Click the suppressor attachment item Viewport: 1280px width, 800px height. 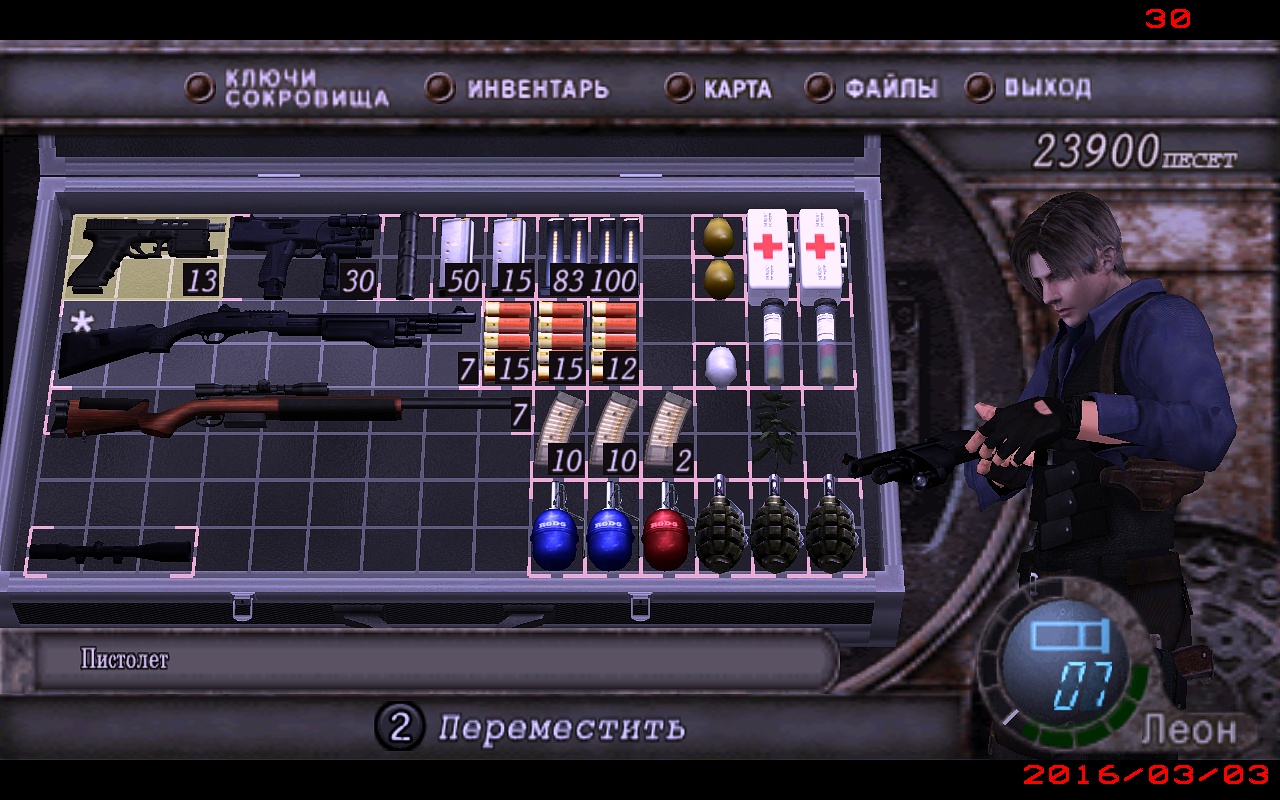(x=410, y=250)
